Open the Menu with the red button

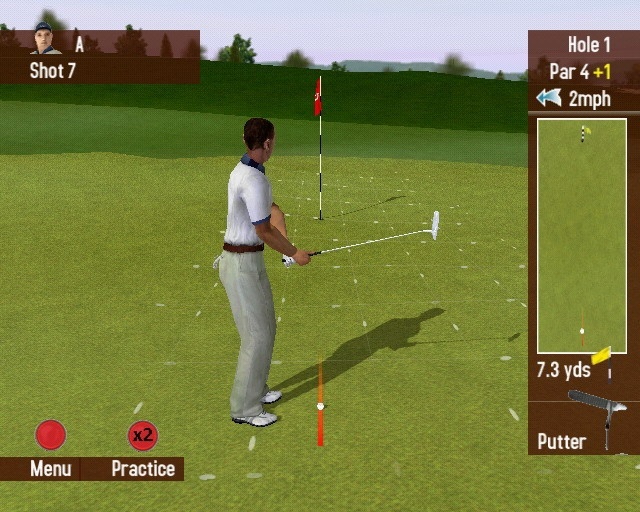pyautogui.click(x=50, y=435)
